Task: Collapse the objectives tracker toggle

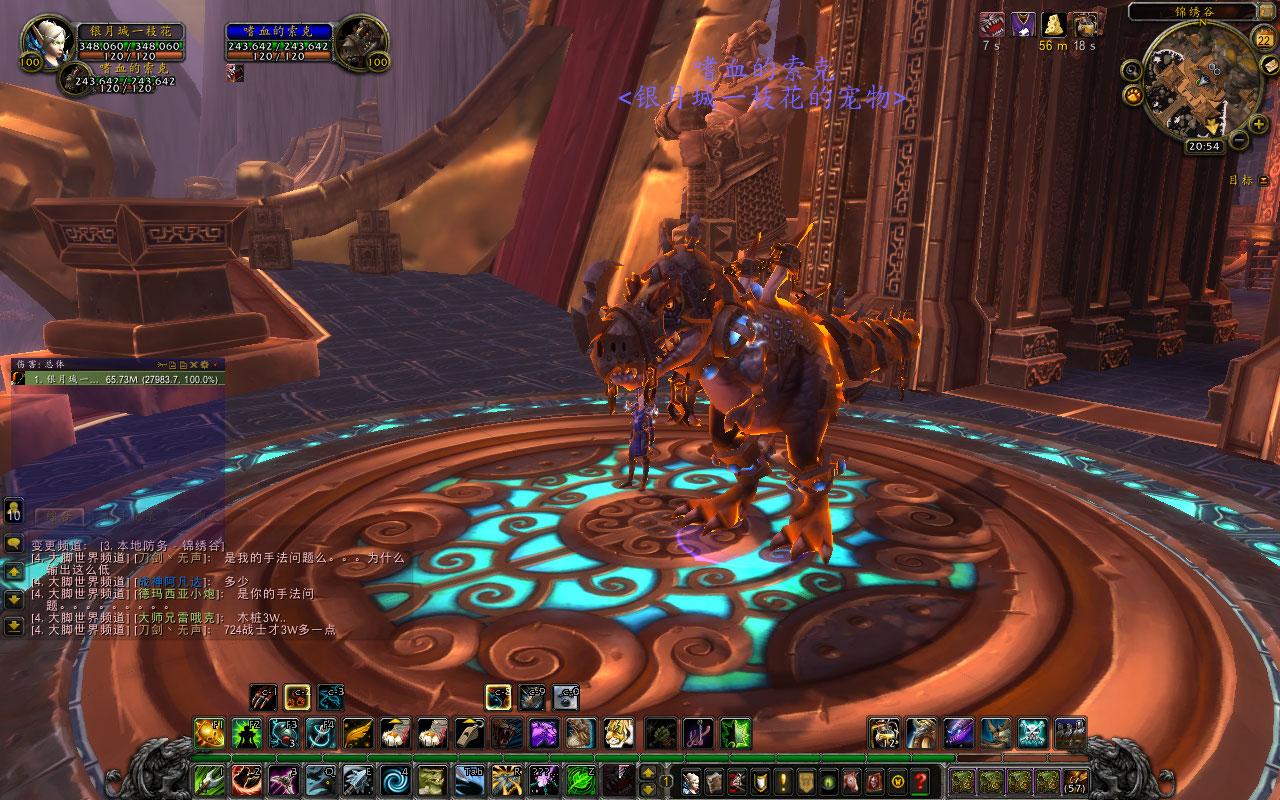Action: tap(1262, 180)
